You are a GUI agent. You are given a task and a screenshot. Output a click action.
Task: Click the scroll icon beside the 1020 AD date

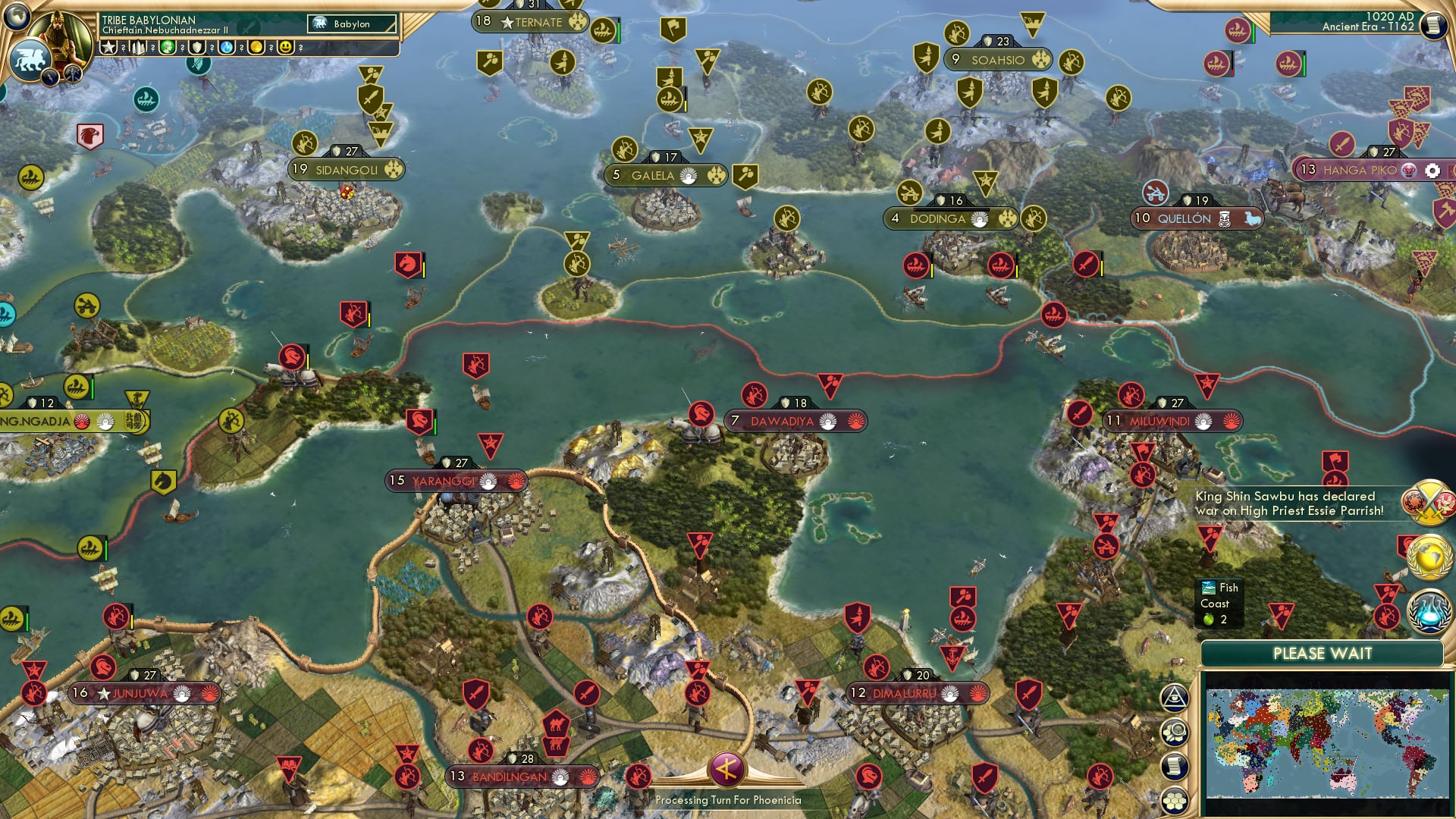coord(1434,25)
